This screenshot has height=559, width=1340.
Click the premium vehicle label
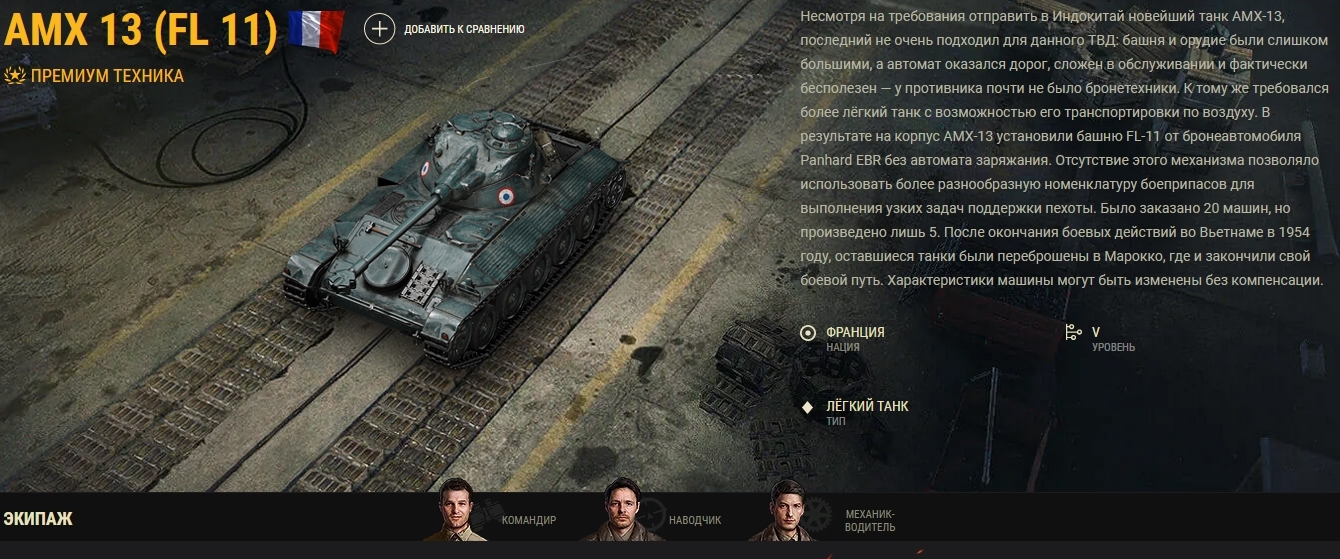tap(106, 76)
